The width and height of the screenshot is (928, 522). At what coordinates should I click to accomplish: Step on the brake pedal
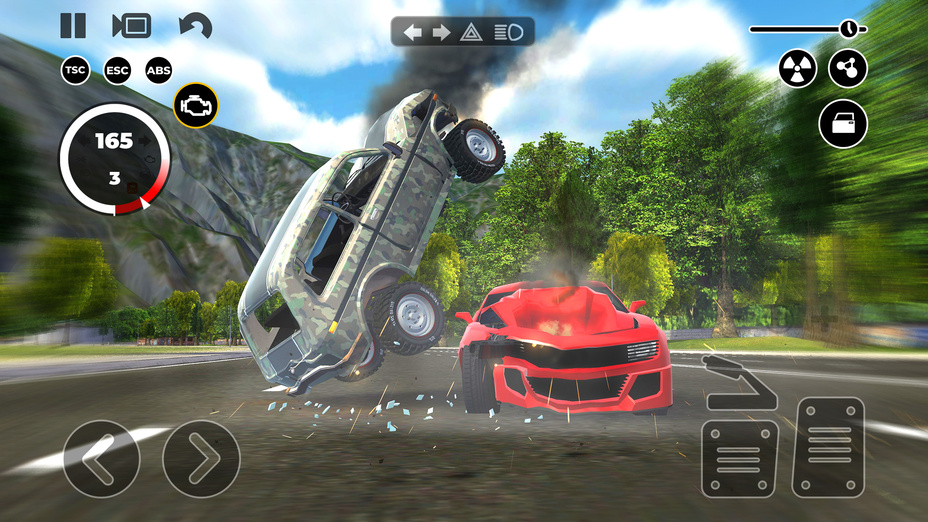(x=738, y=458)
